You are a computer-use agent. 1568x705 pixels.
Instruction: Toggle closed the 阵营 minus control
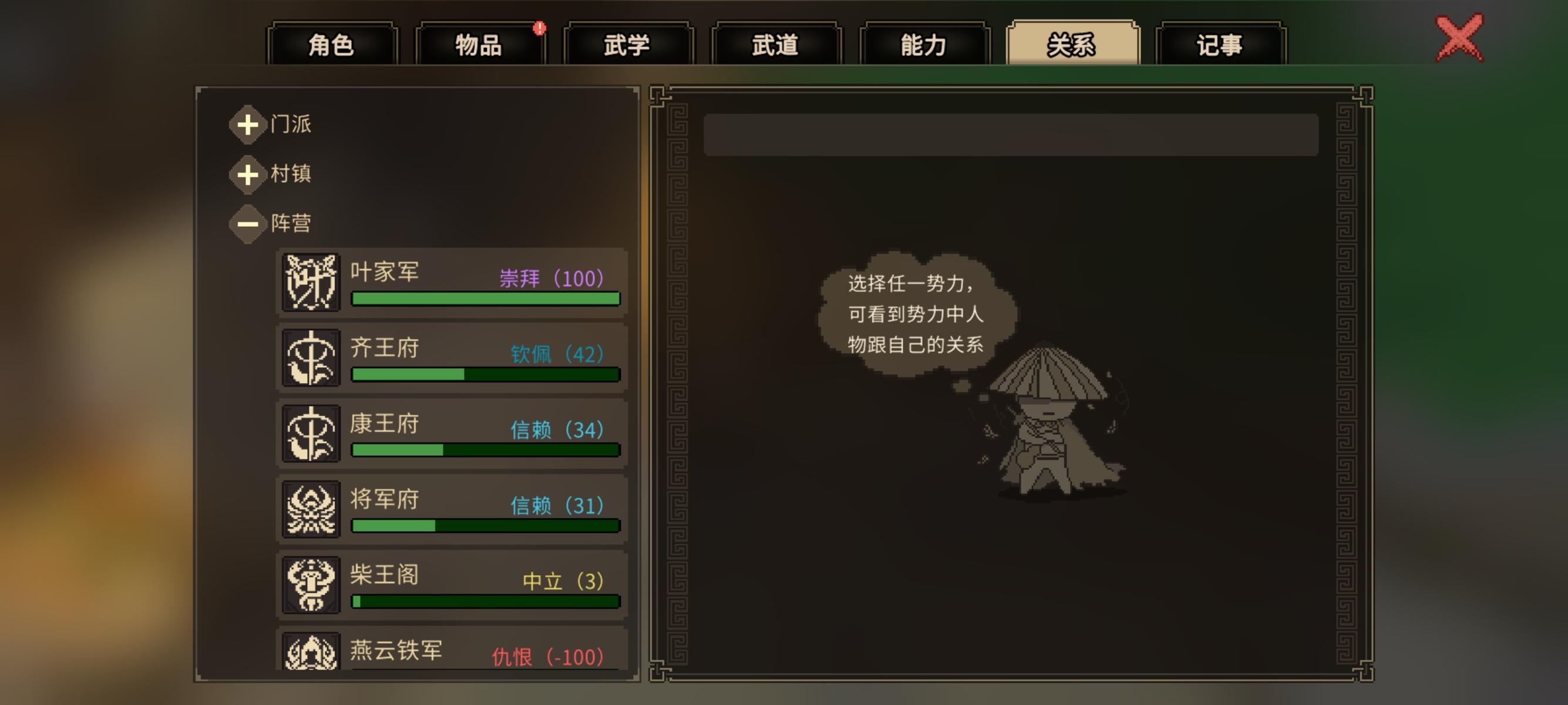(248, 223)
